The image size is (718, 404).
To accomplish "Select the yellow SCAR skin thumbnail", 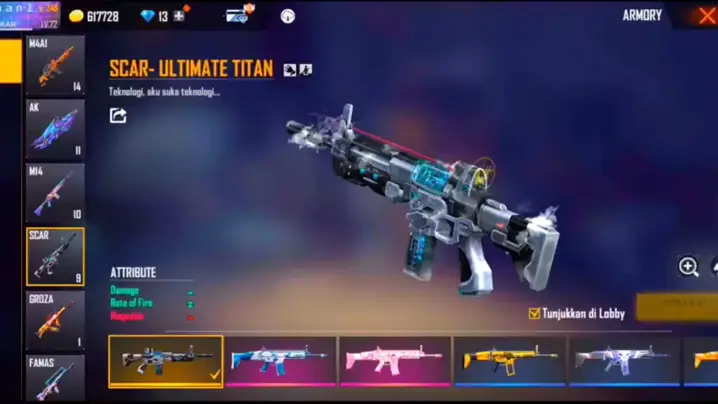I will point(509,361).
